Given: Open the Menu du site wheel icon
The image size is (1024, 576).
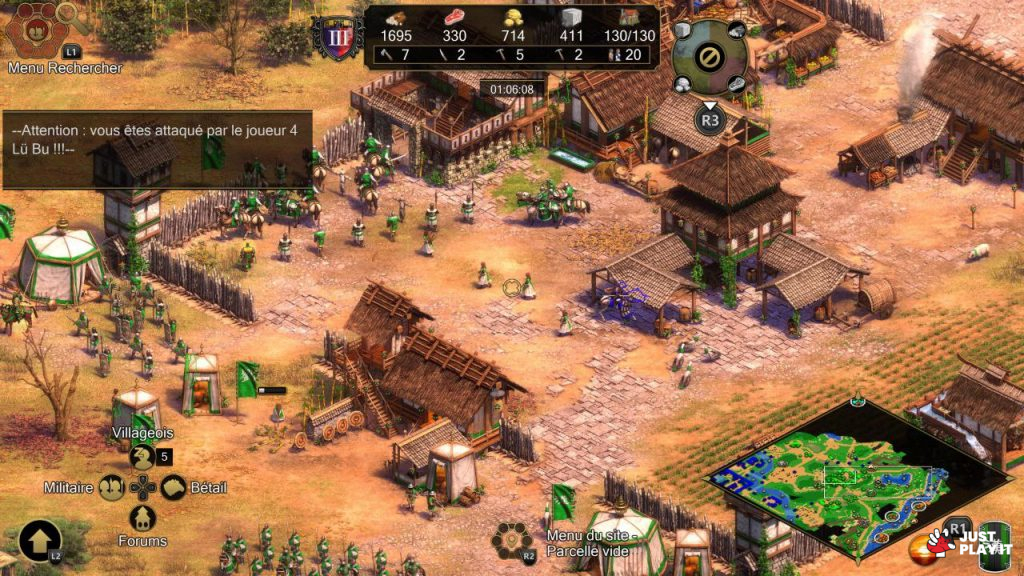Looking at the screenshot, I should tap(511, 541).
